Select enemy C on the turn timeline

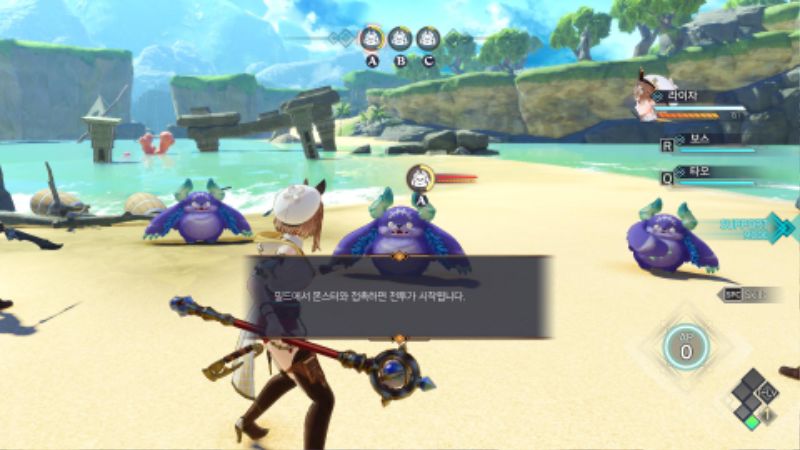[428, 39]
